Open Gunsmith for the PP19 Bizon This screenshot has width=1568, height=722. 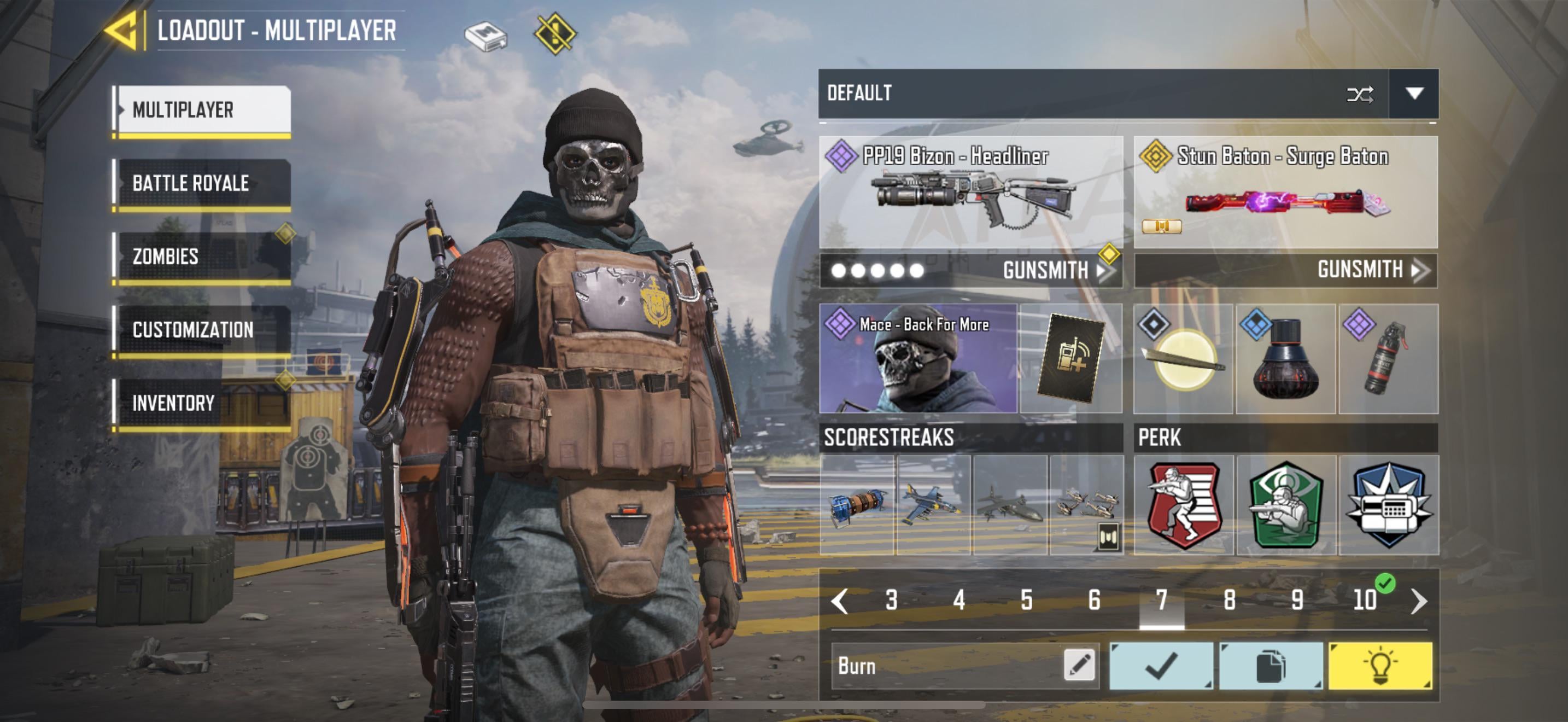1056,270
